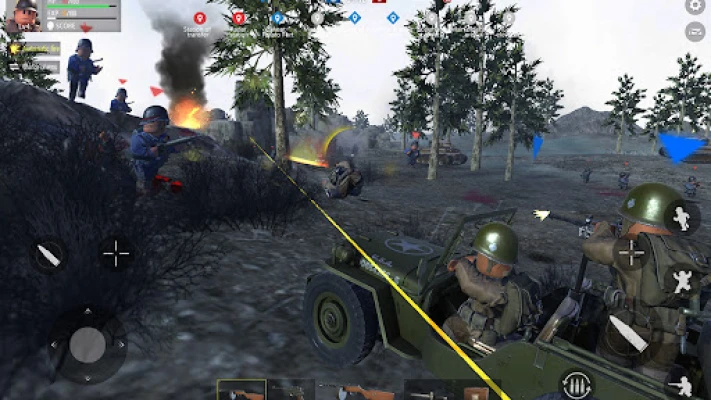Click the player avatar portrait
The height and width of the screenshot is (400, 711).
pyautogui.click(x=22, y=15)
